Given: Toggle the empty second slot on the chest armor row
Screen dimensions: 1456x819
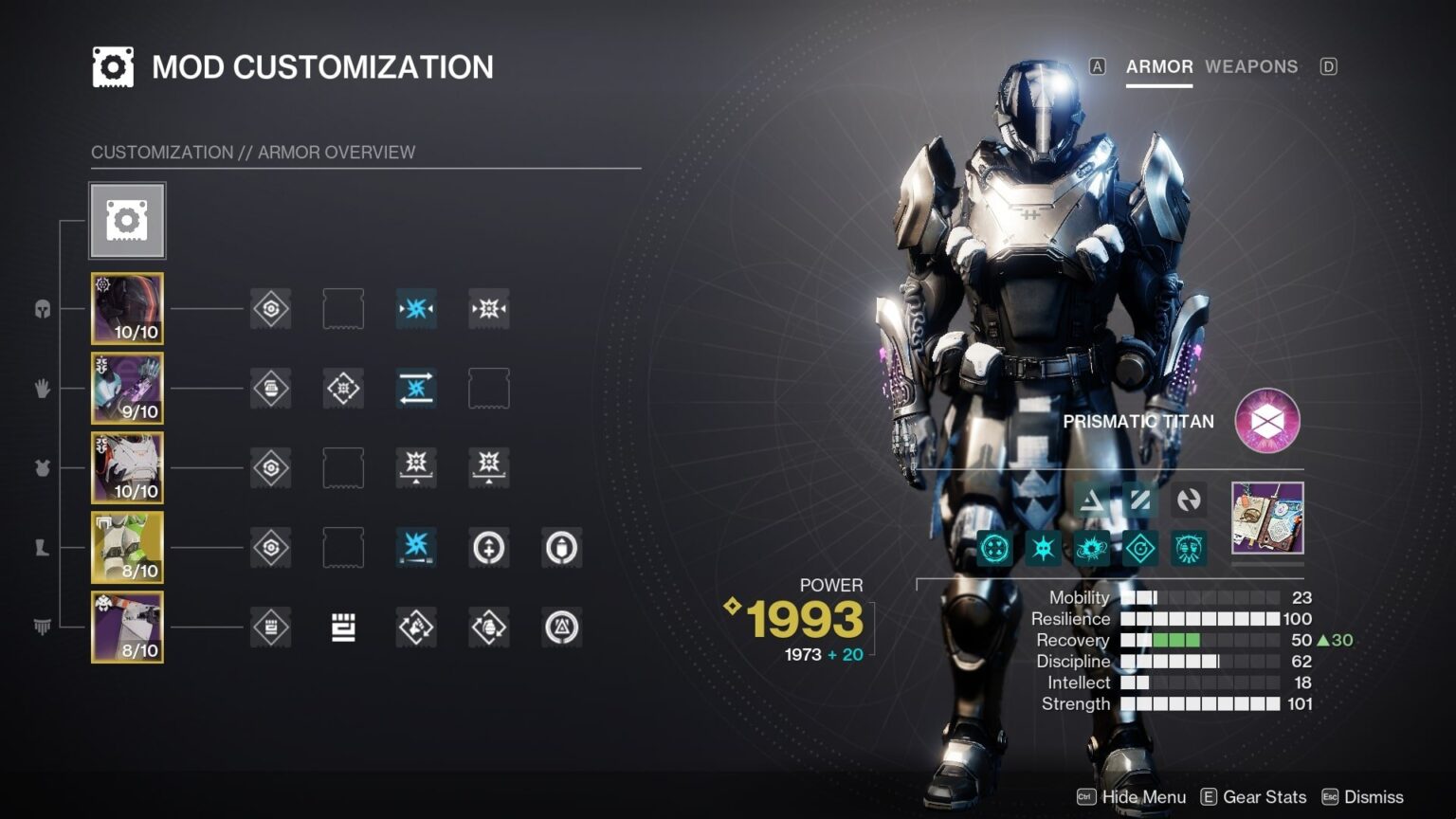Looking at the screenshot, I should point(343,467).
